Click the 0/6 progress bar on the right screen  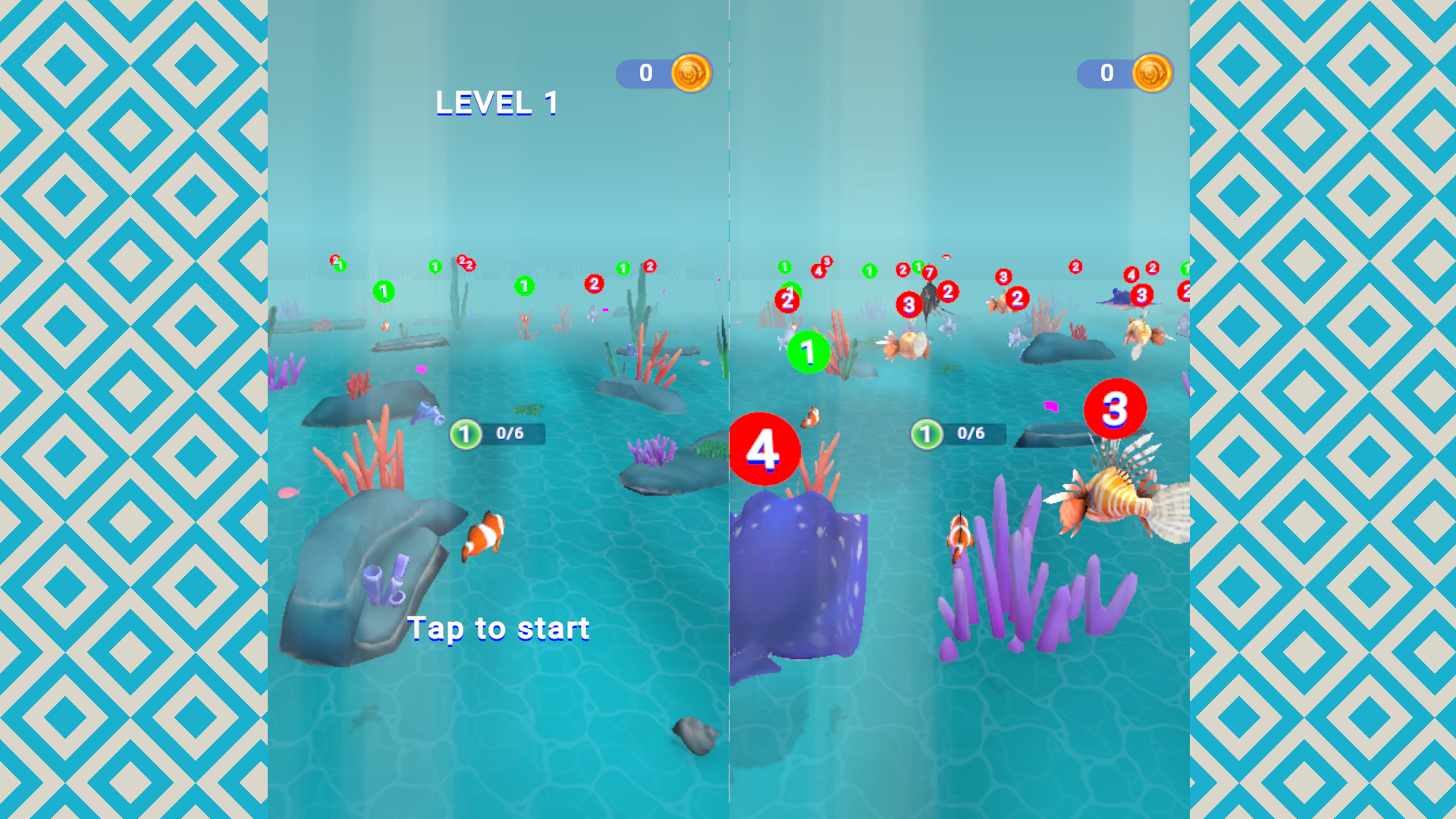973,434
